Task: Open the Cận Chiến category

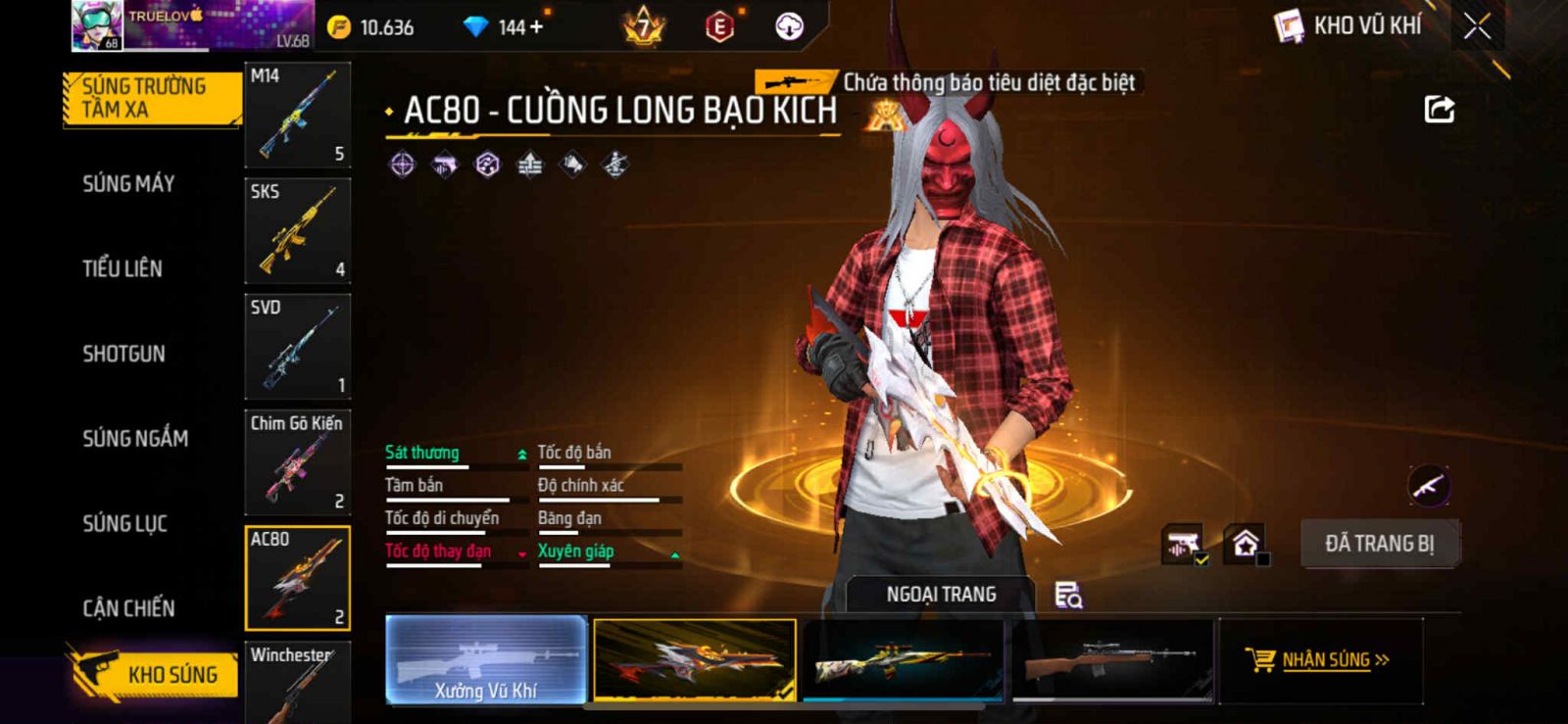Action: tap(128, 608)
